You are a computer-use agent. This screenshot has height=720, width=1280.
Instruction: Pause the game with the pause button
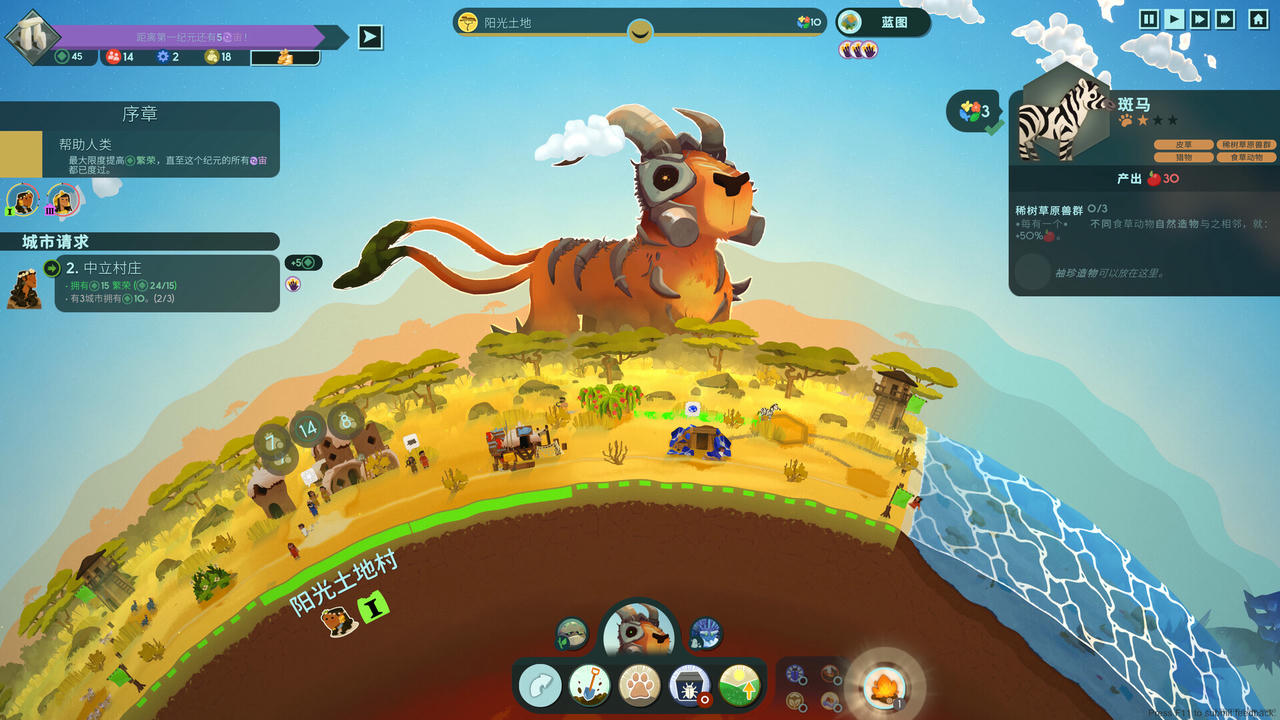coord(1149,19)
